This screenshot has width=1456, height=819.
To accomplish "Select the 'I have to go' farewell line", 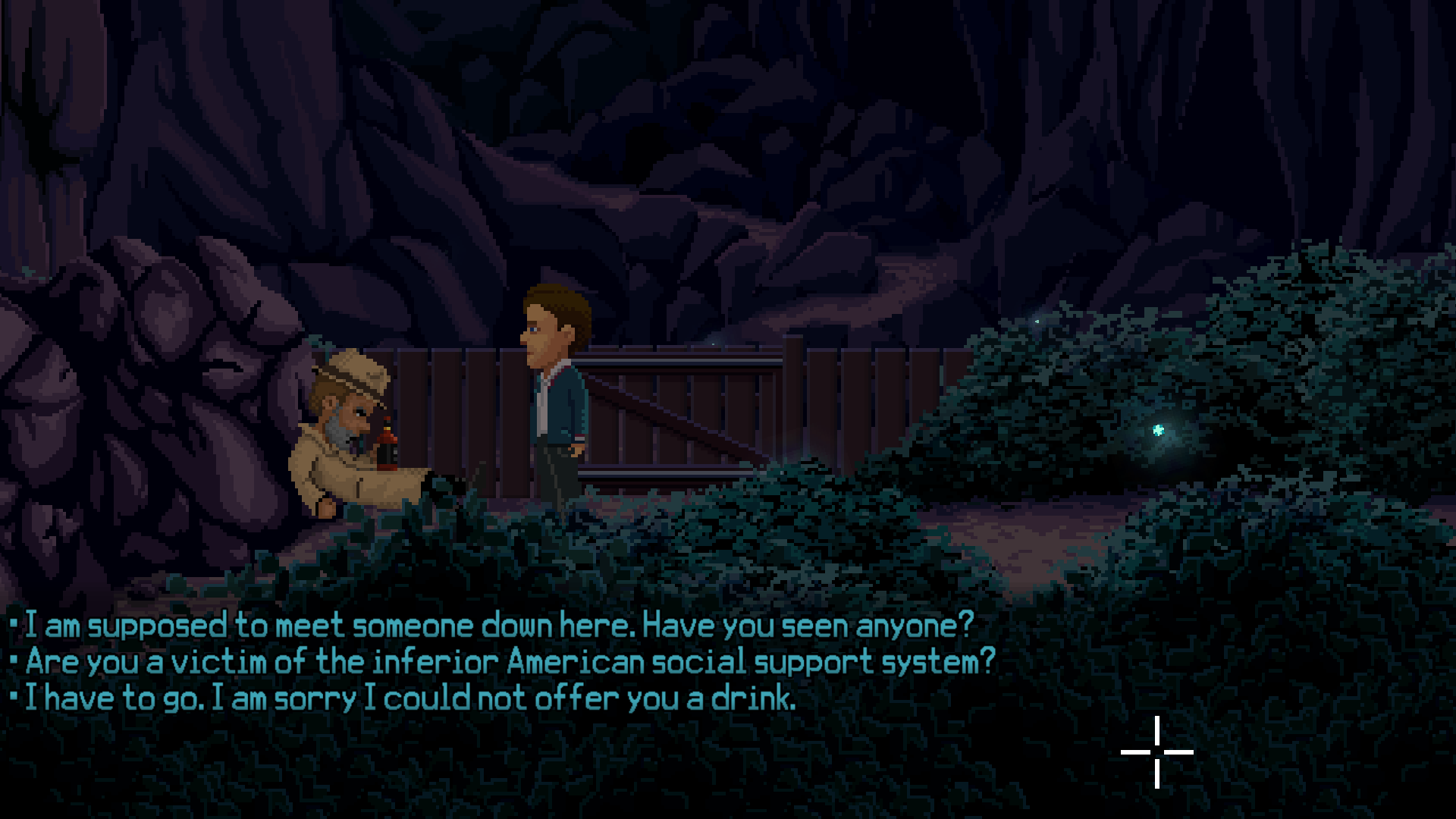I will pyautogui.click(x=410, y=698).
